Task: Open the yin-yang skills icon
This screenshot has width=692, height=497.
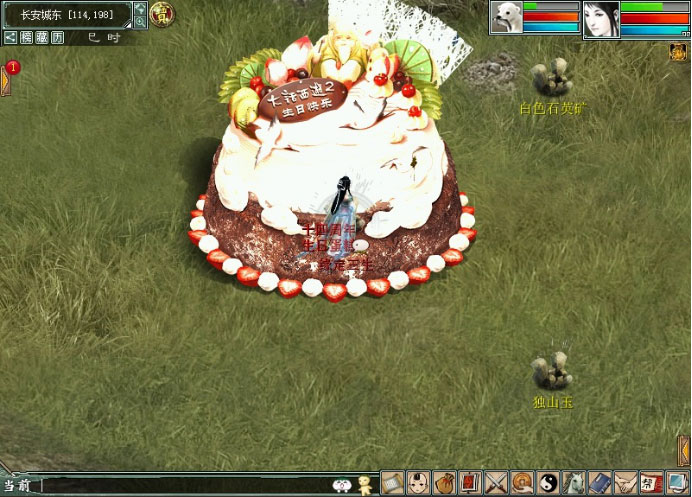Action: tap(548, 482)
